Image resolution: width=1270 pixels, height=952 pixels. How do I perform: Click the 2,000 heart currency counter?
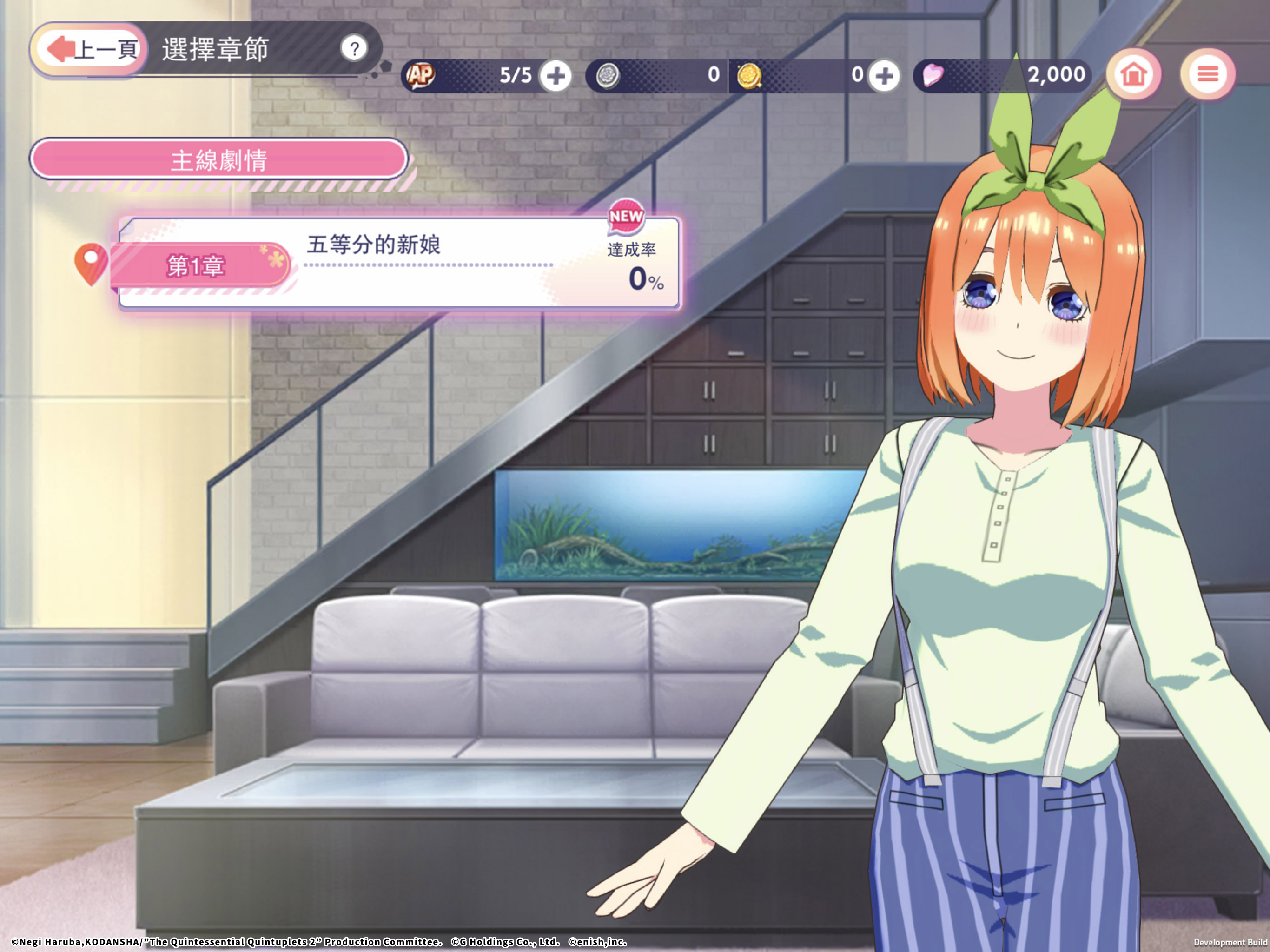1057,73
